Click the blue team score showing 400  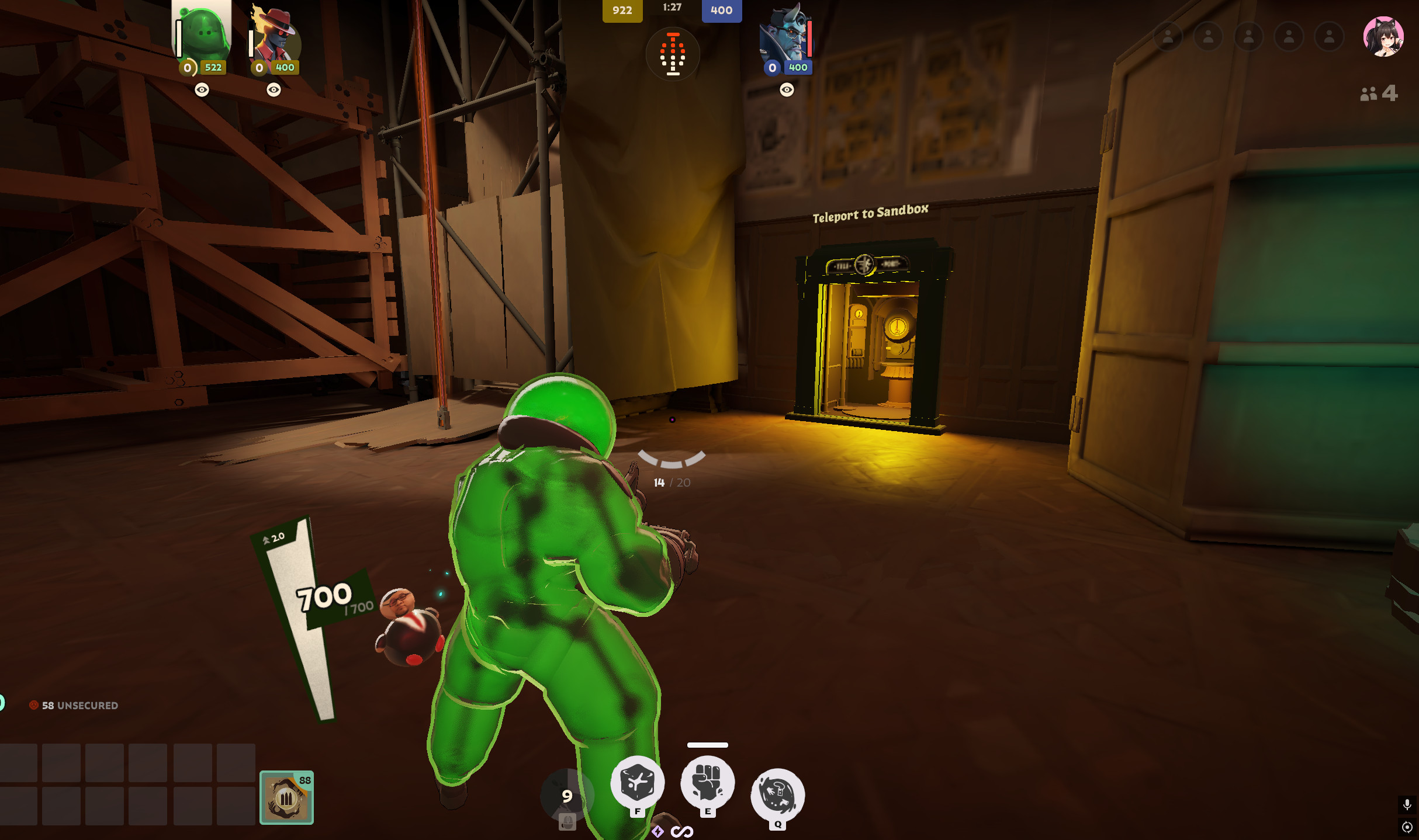(722, 11)
